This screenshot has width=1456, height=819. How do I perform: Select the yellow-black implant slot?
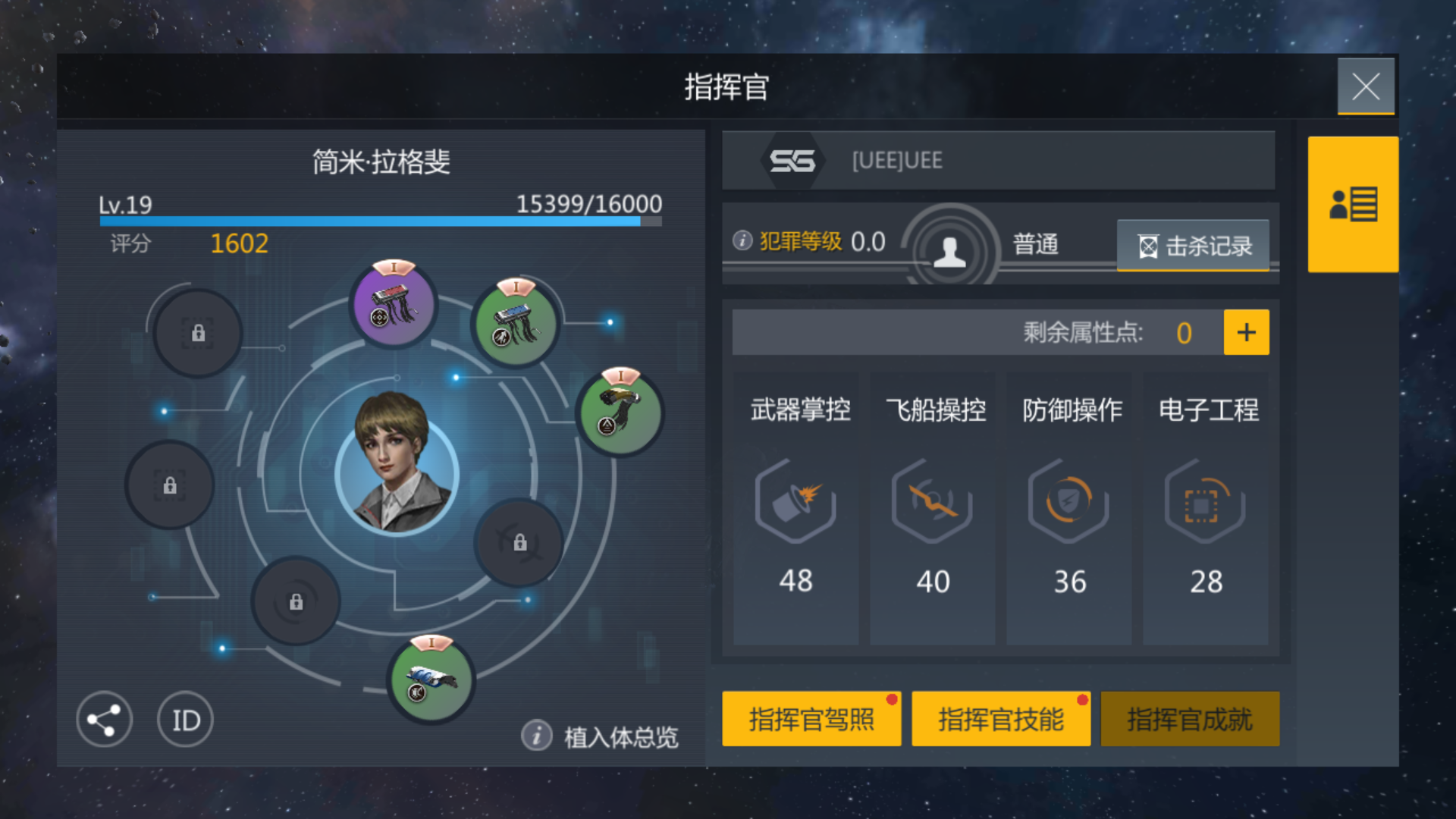(x=620, y=413)
